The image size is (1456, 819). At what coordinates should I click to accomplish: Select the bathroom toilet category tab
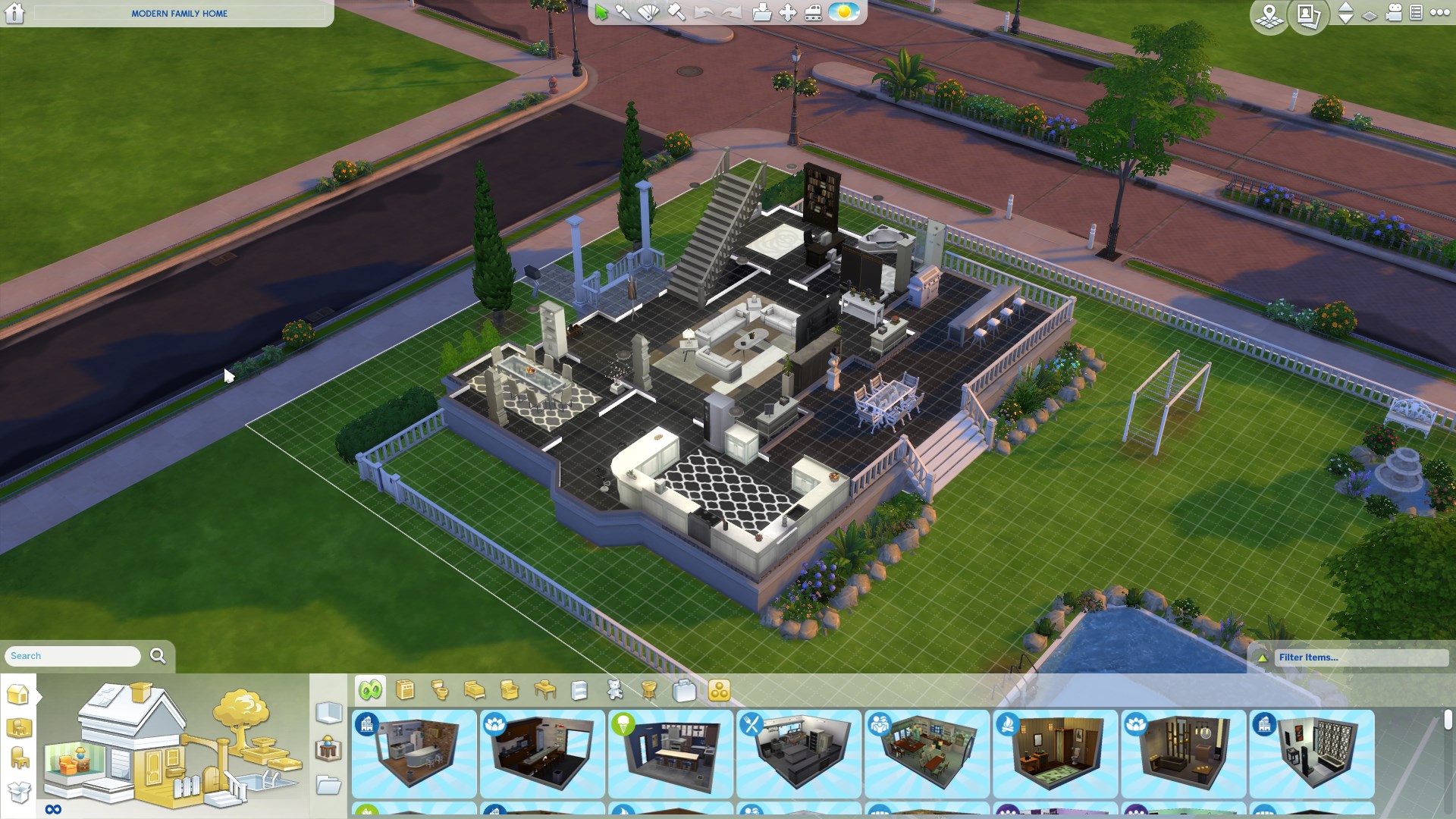[440, 690]
